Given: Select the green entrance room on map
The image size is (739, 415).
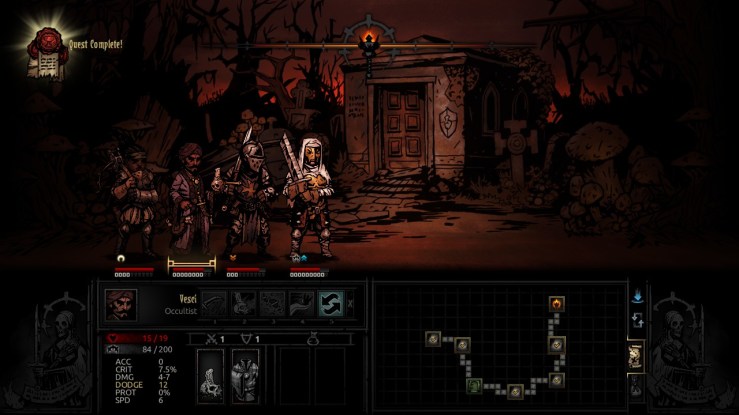Looking at the screenshot, I should coord(475,385).
